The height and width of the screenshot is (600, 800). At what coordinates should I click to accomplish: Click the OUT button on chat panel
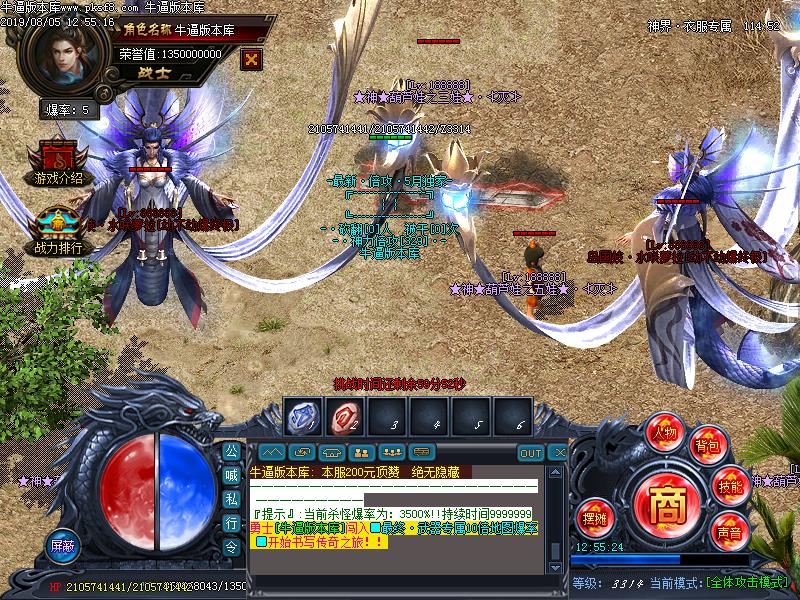[x=531, y=453]
